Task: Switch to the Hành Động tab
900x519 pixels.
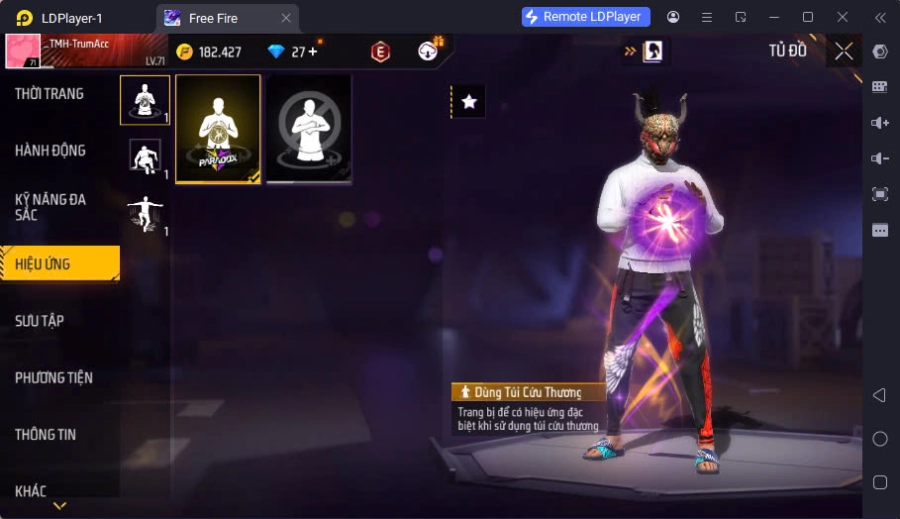Action: pyautogui.click(x=50, y=151)
